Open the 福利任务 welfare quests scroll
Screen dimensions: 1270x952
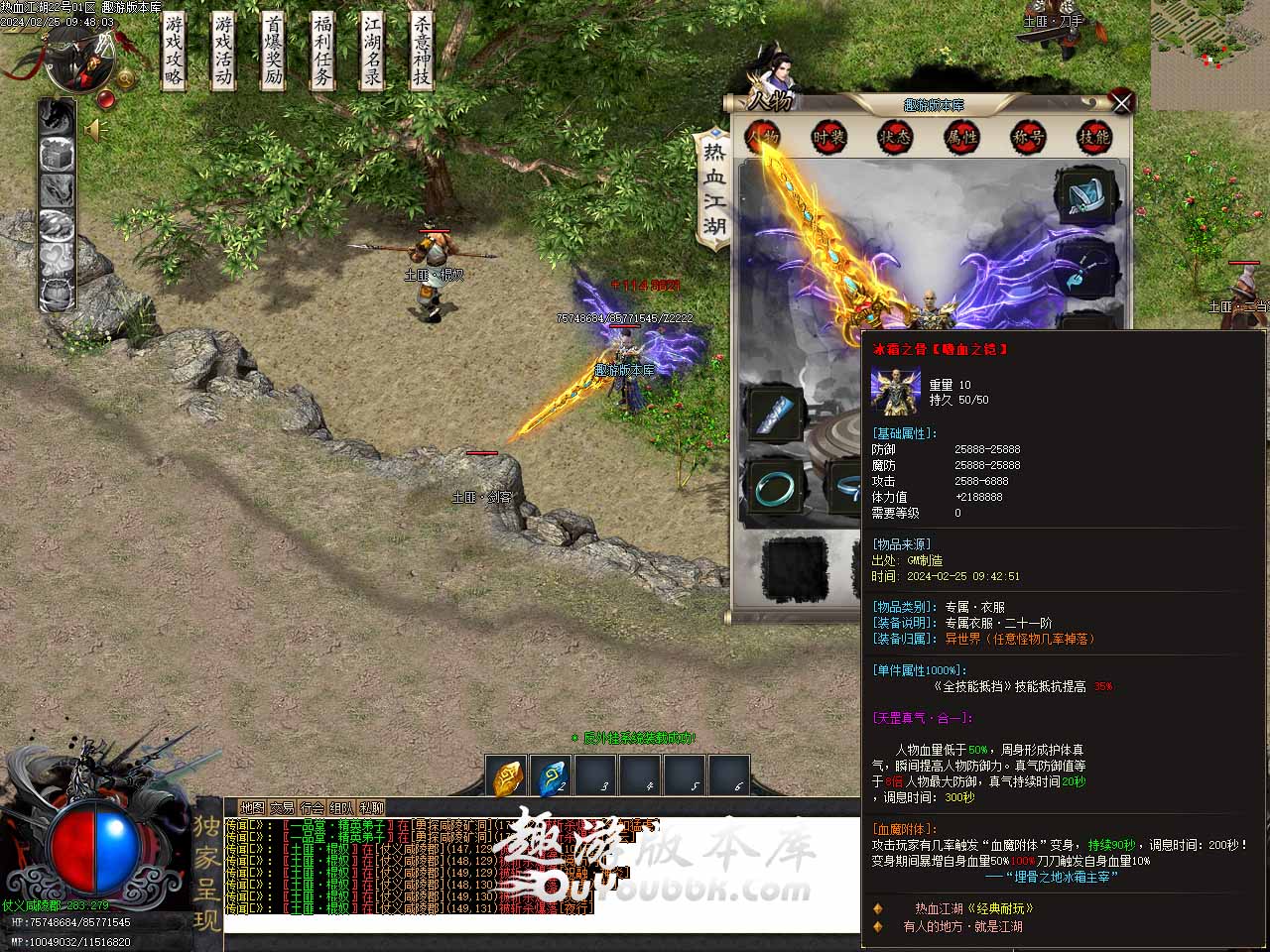[322, 52]
